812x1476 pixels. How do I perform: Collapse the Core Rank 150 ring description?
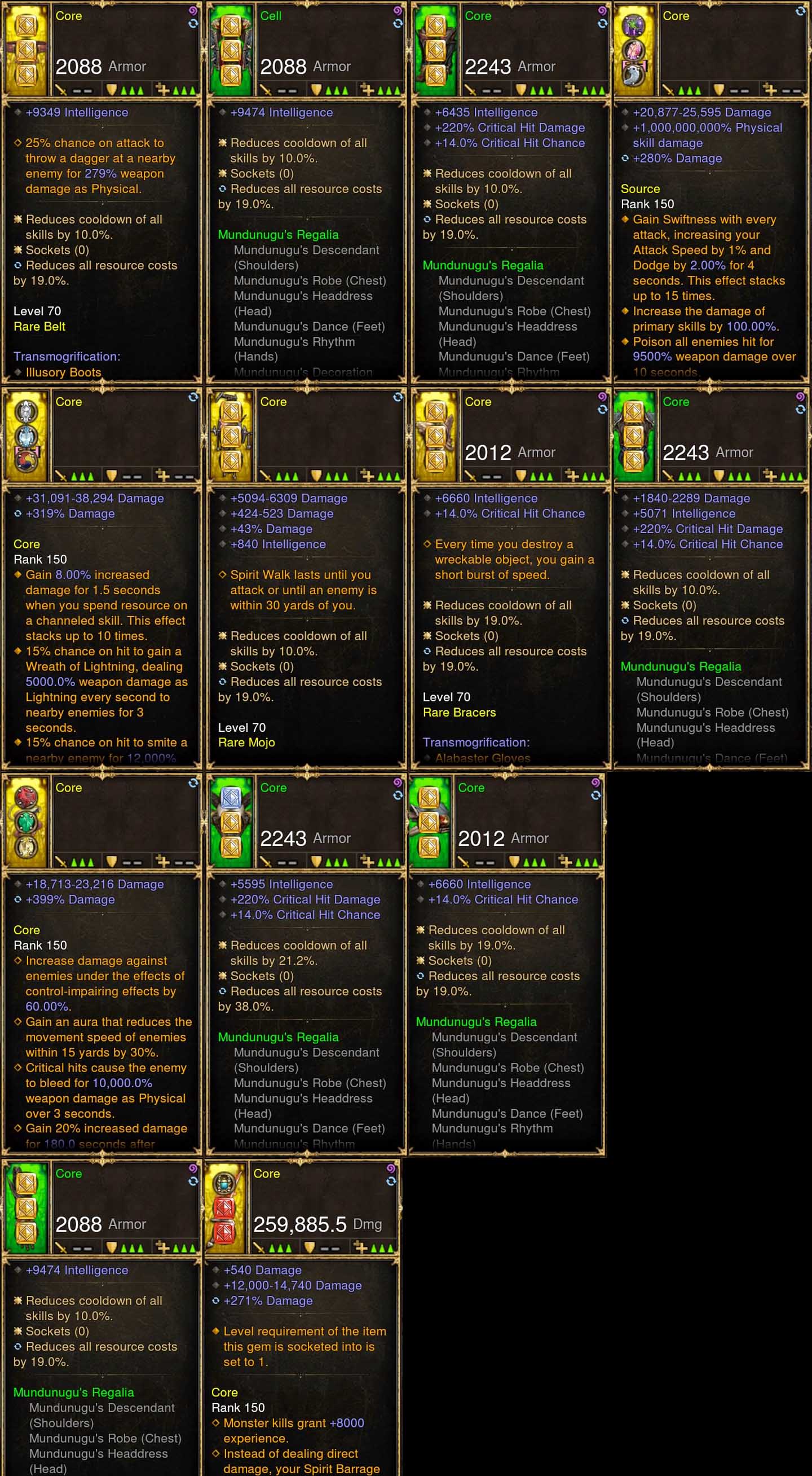tap(27, 544)
